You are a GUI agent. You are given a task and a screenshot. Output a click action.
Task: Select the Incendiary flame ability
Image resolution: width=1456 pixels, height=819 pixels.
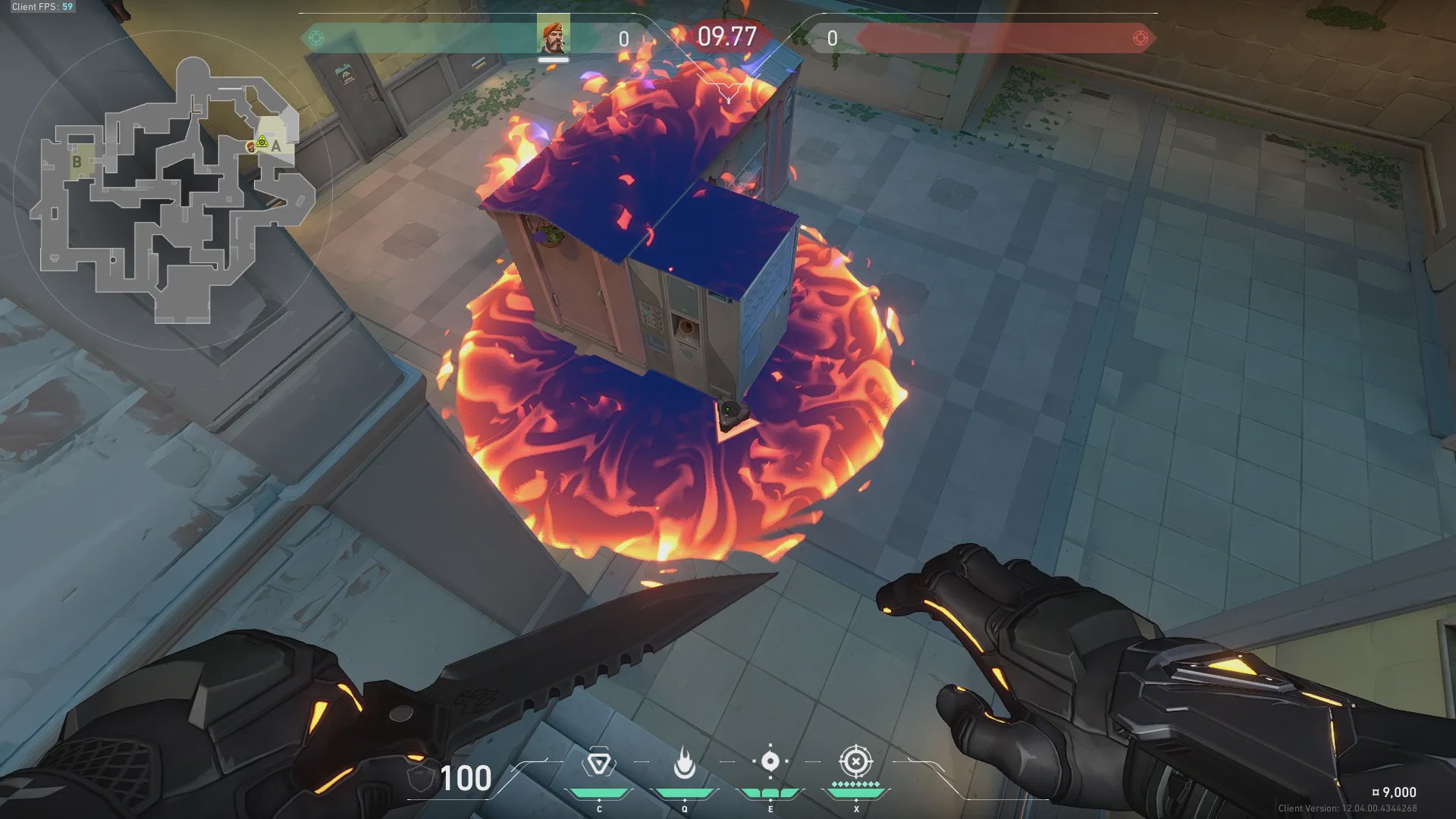[684, 763]
